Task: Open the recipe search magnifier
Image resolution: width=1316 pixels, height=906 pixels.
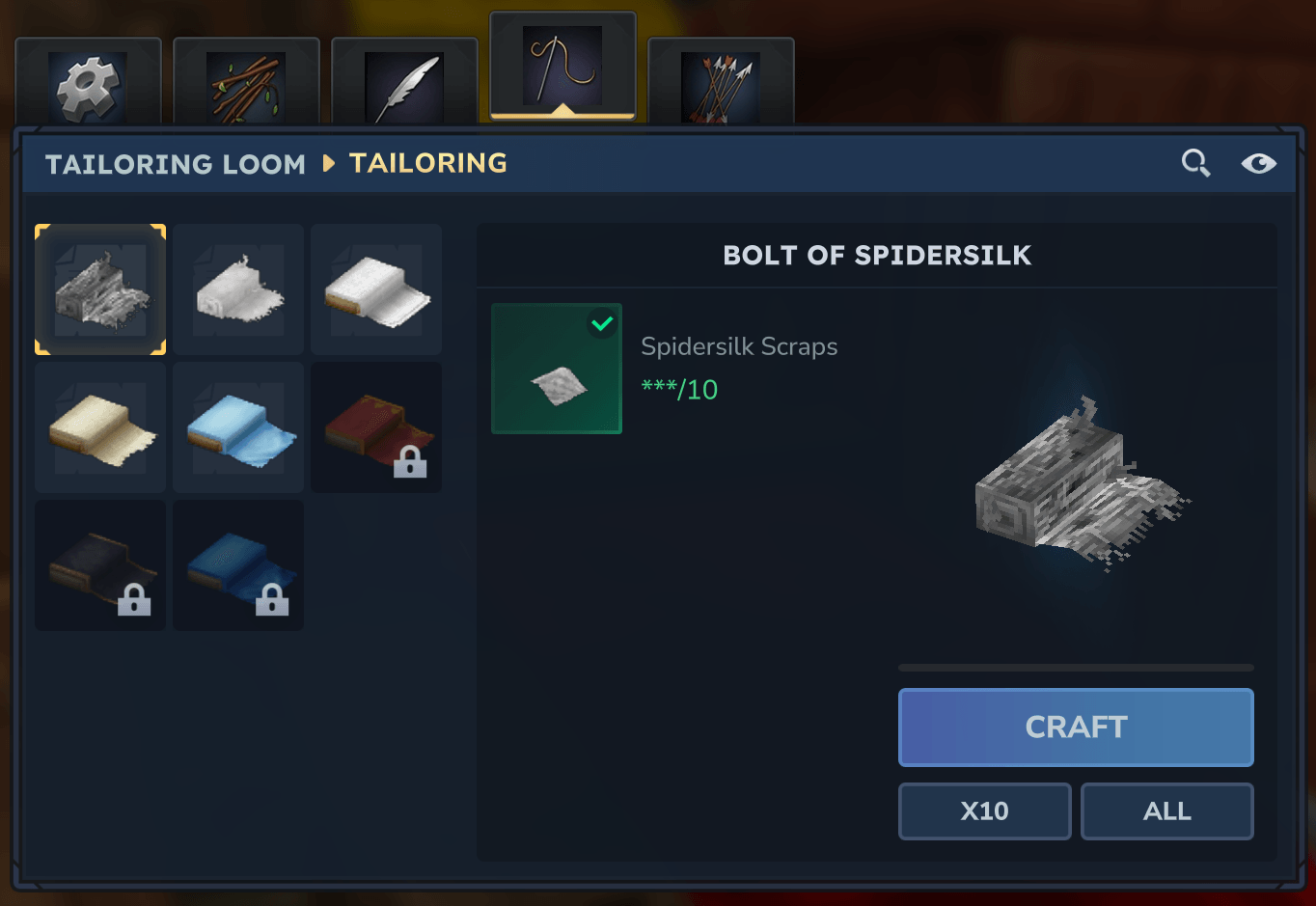Action: point(1195,163)
